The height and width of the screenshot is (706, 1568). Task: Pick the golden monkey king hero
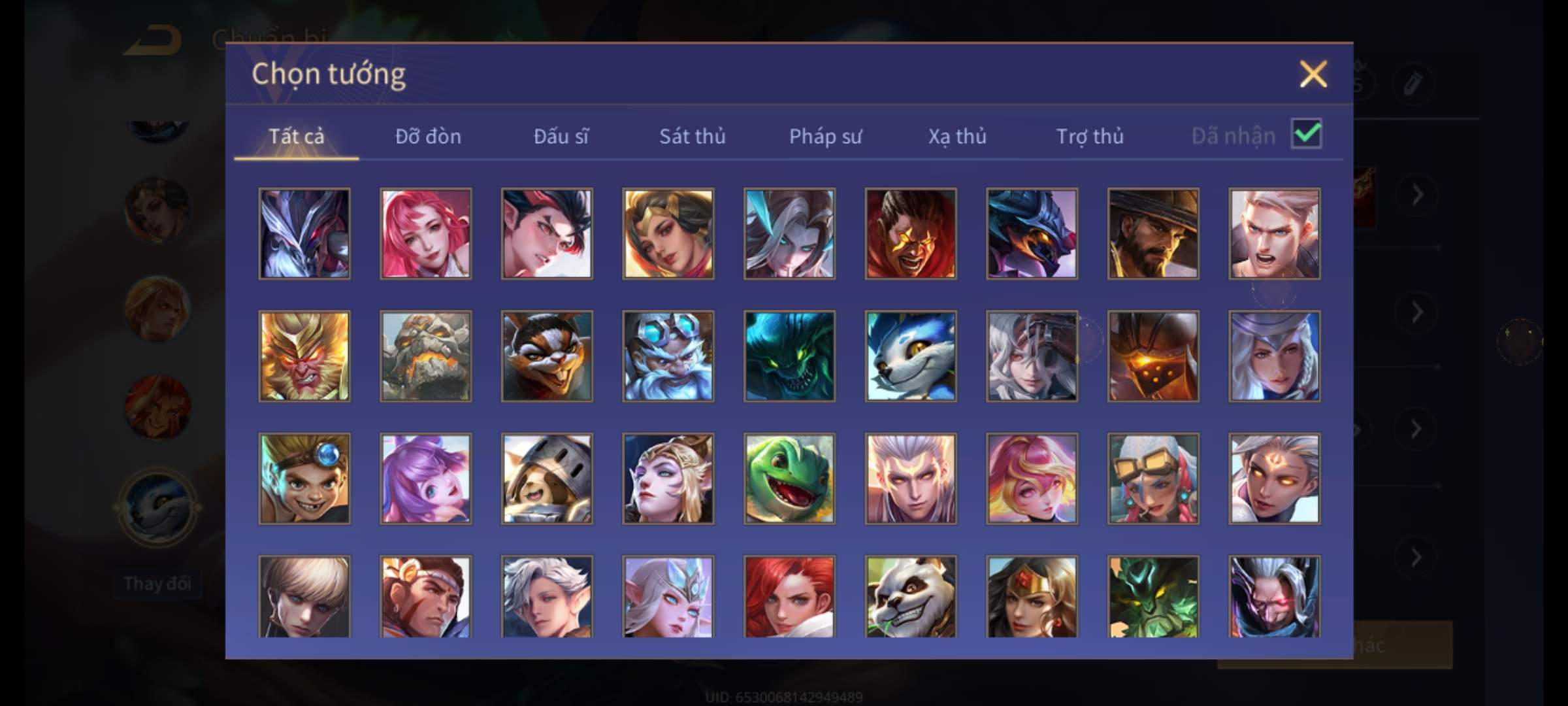(x=304, y=356)
